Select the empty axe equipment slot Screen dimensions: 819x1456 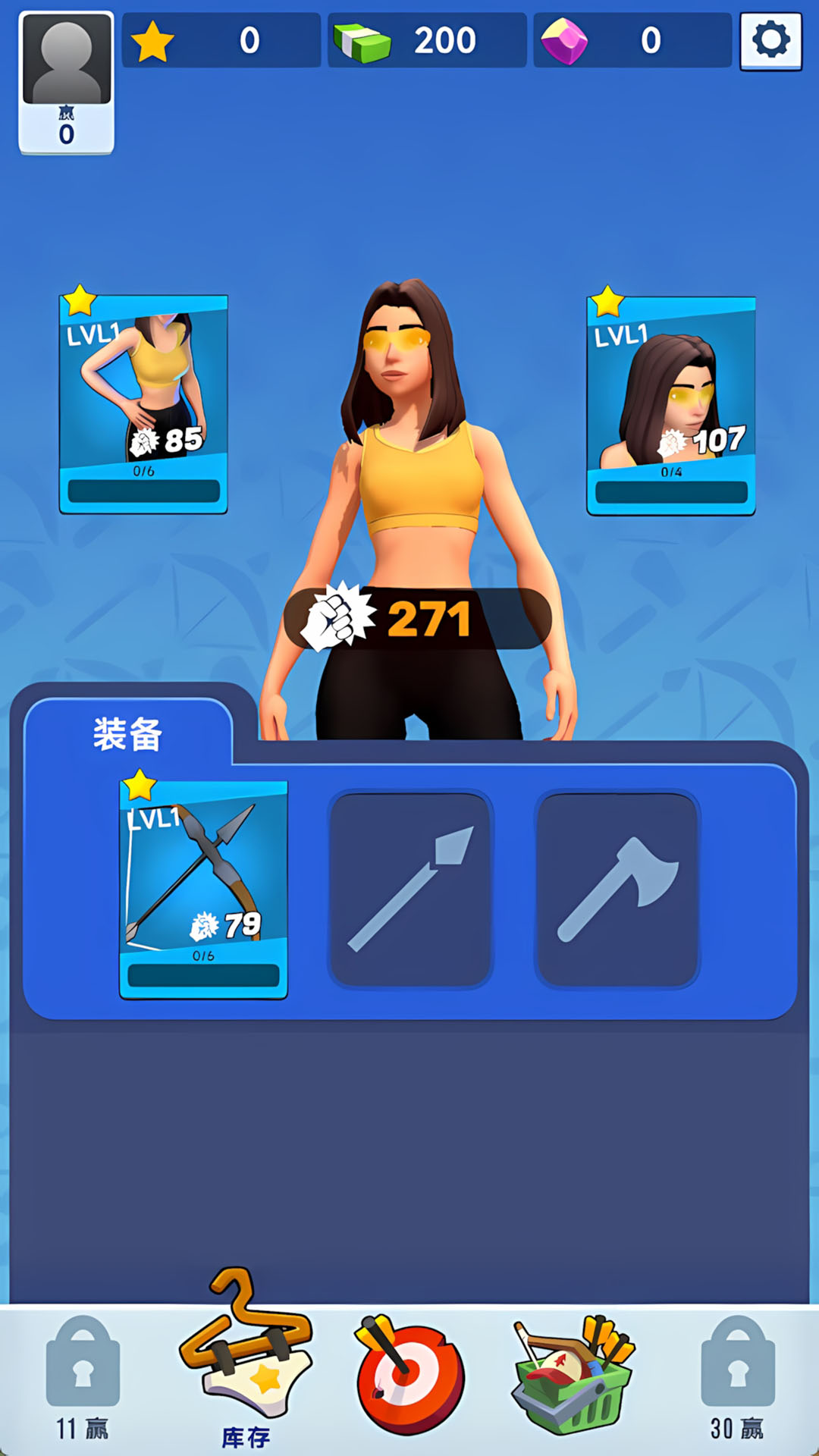point(617,889)
